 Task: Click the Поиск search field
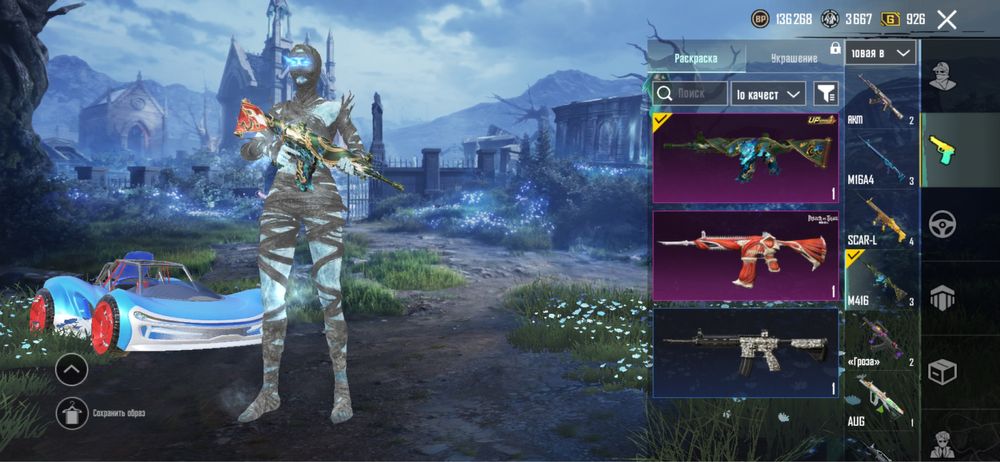point(690,93)
